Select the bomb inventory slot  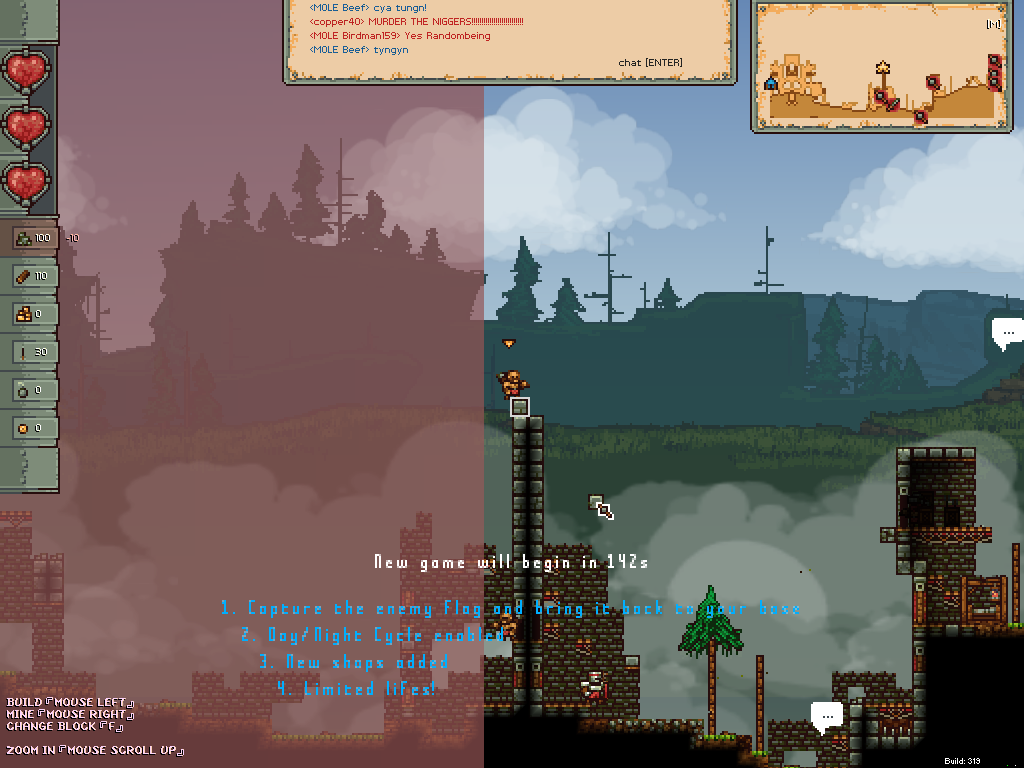point(33,390)
